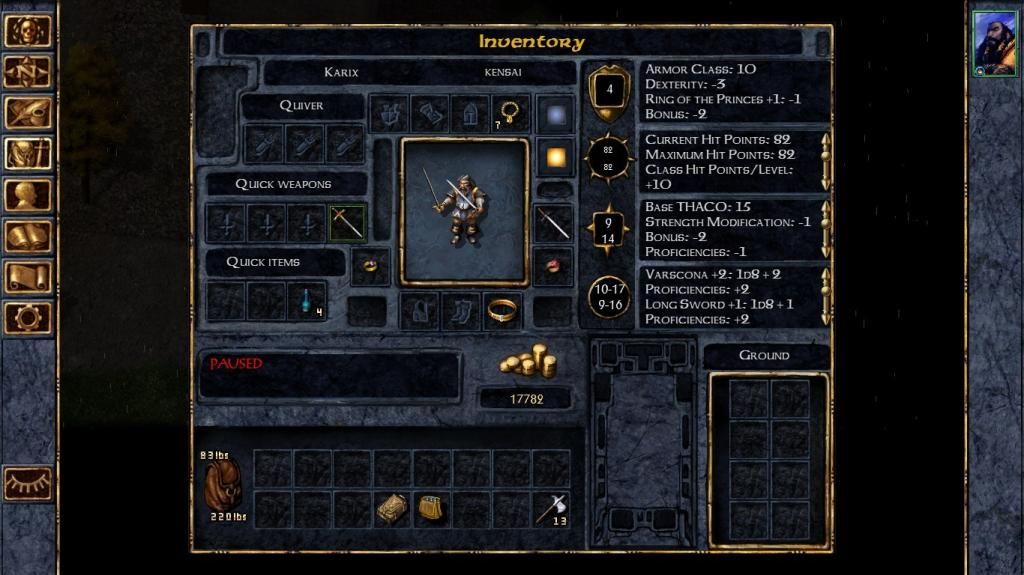Viewport: 1024px width, 575px height.
Task: Pick the gold ring left of the character
Action: click(x=370, y=266)
